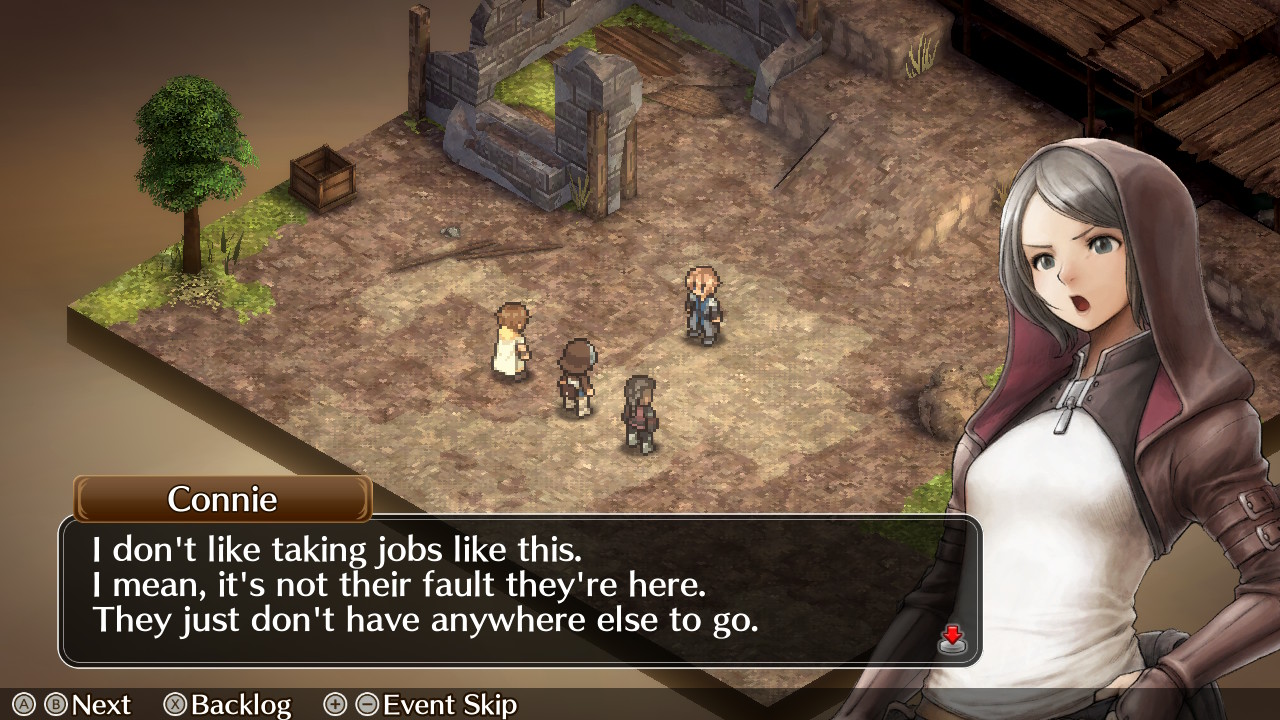Click the Connie name plate
Image resolution: width=1280 pixels, height=720 pixels.
[220, 500]
